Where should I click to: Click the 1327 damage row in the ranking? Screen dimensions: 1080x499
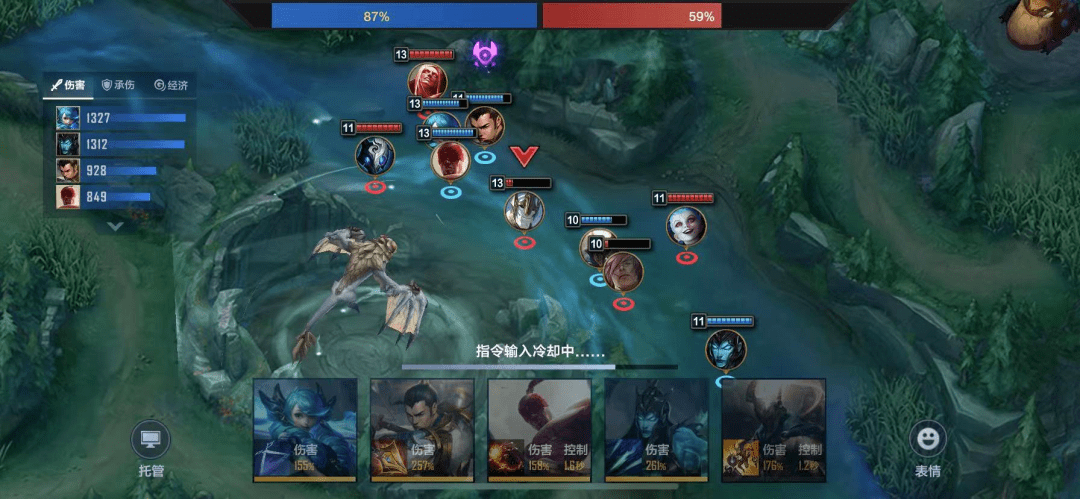[120, 118]
